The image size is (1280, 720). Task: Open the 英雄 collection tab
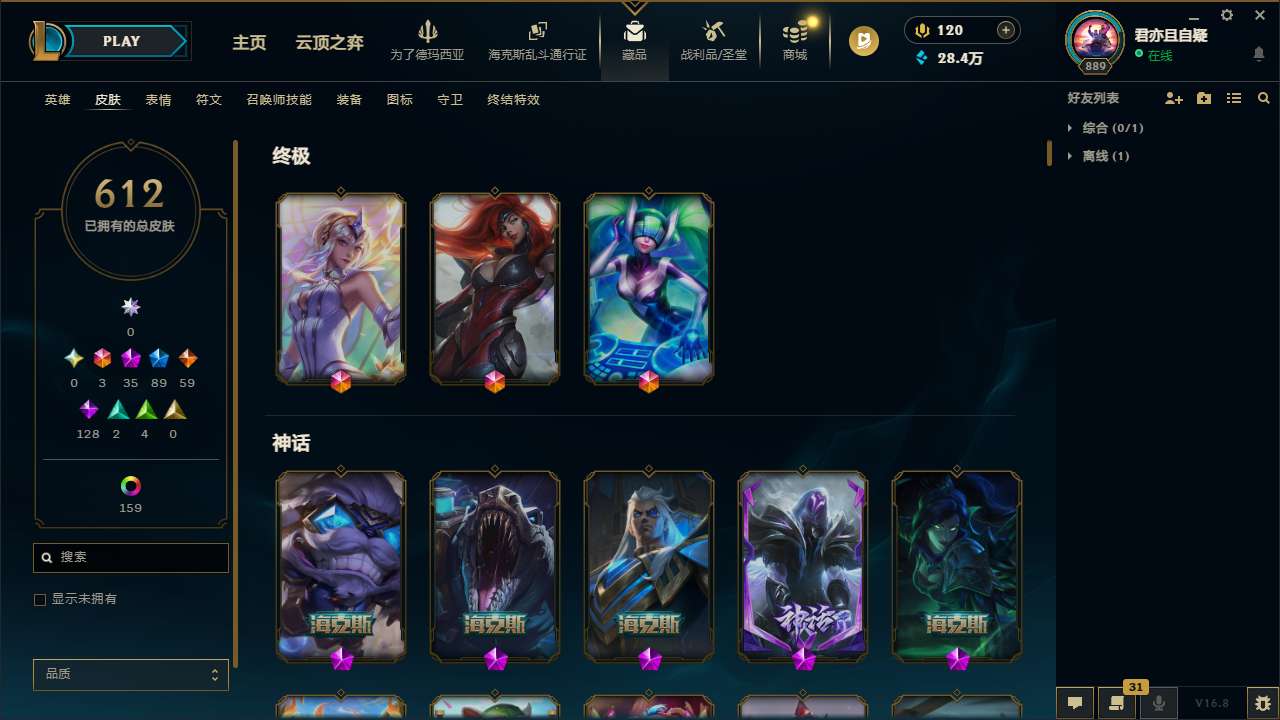pos(57,100)
